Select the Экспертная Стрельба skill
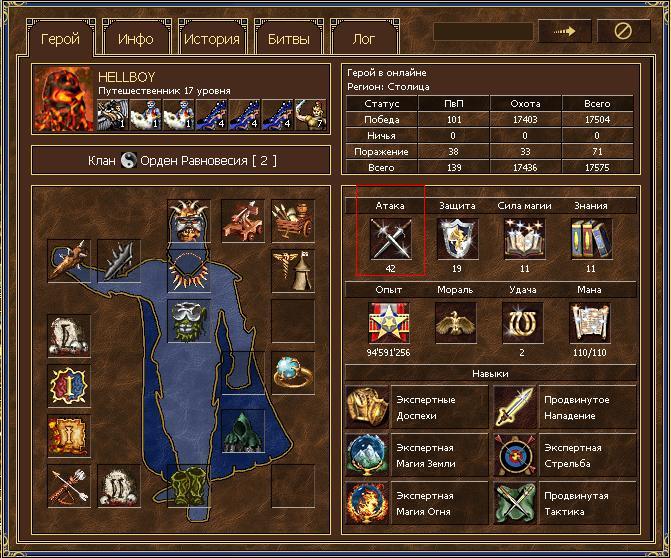Screen dimensions: 671x558 (x=564, y=456)
